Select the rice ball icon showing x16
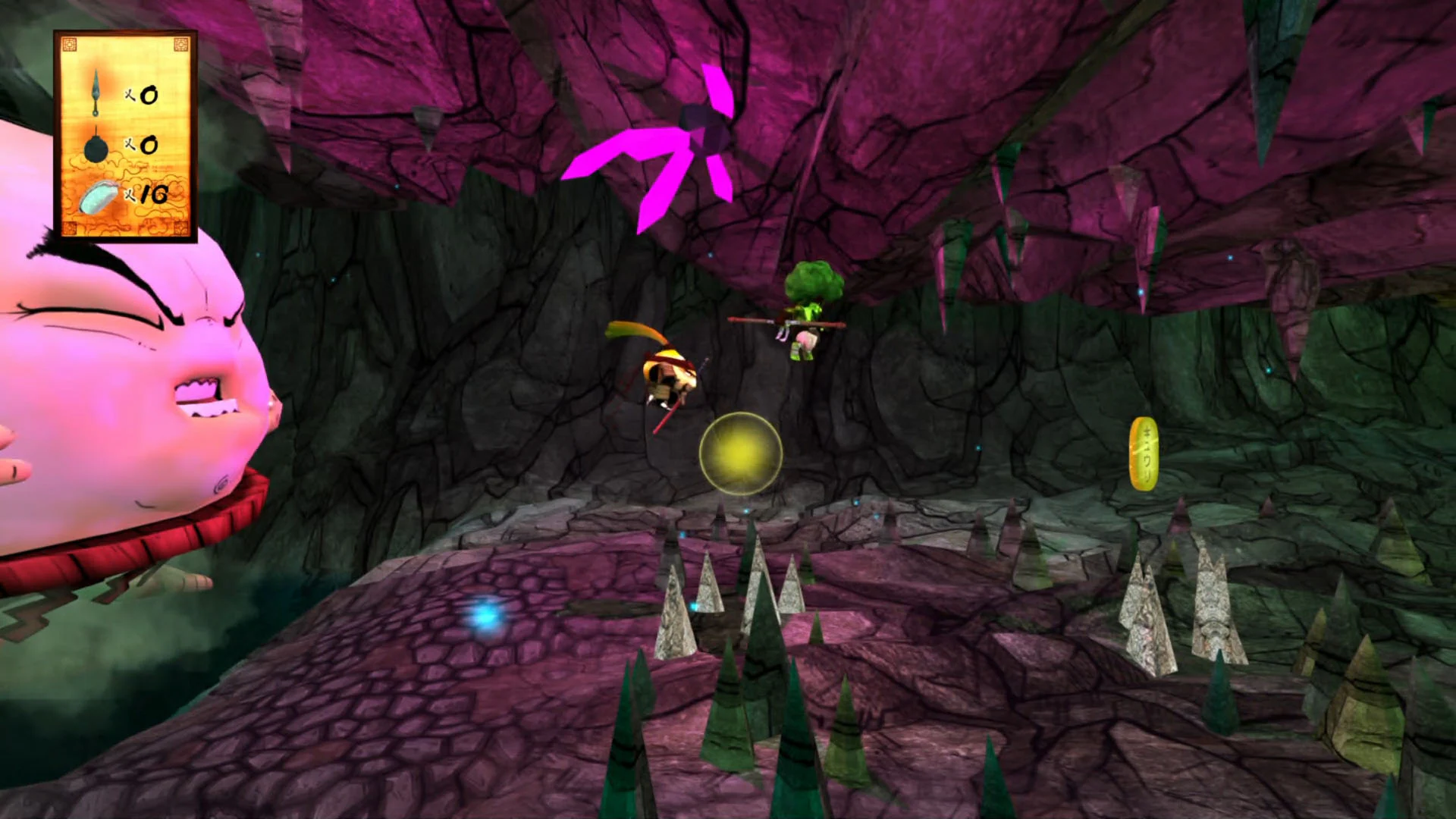This screenshot has width=1456, height=819. [99, 197]
